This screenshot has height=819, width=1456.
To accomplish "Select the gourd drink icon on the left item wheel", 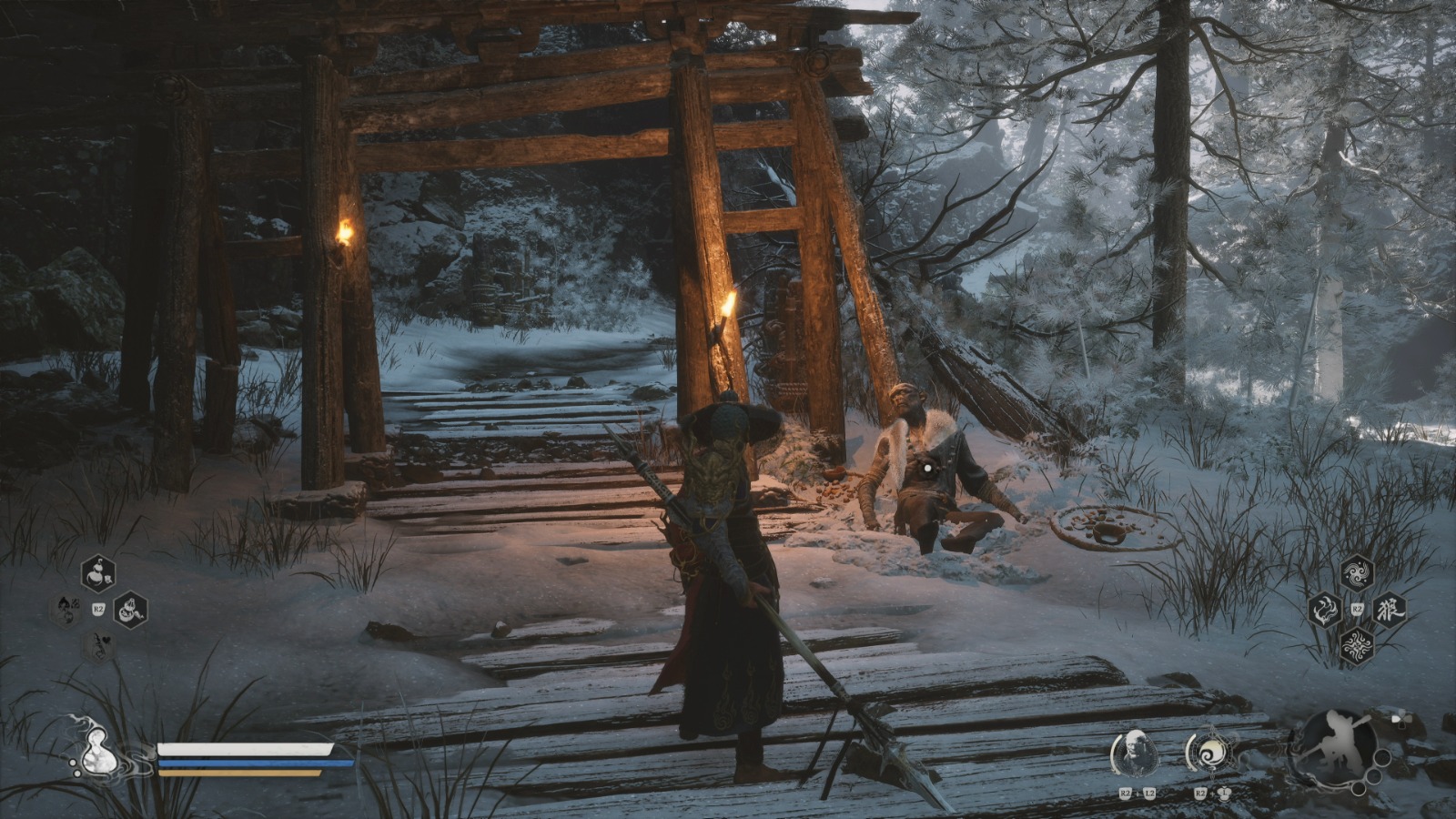I will (x=97, y=571).
